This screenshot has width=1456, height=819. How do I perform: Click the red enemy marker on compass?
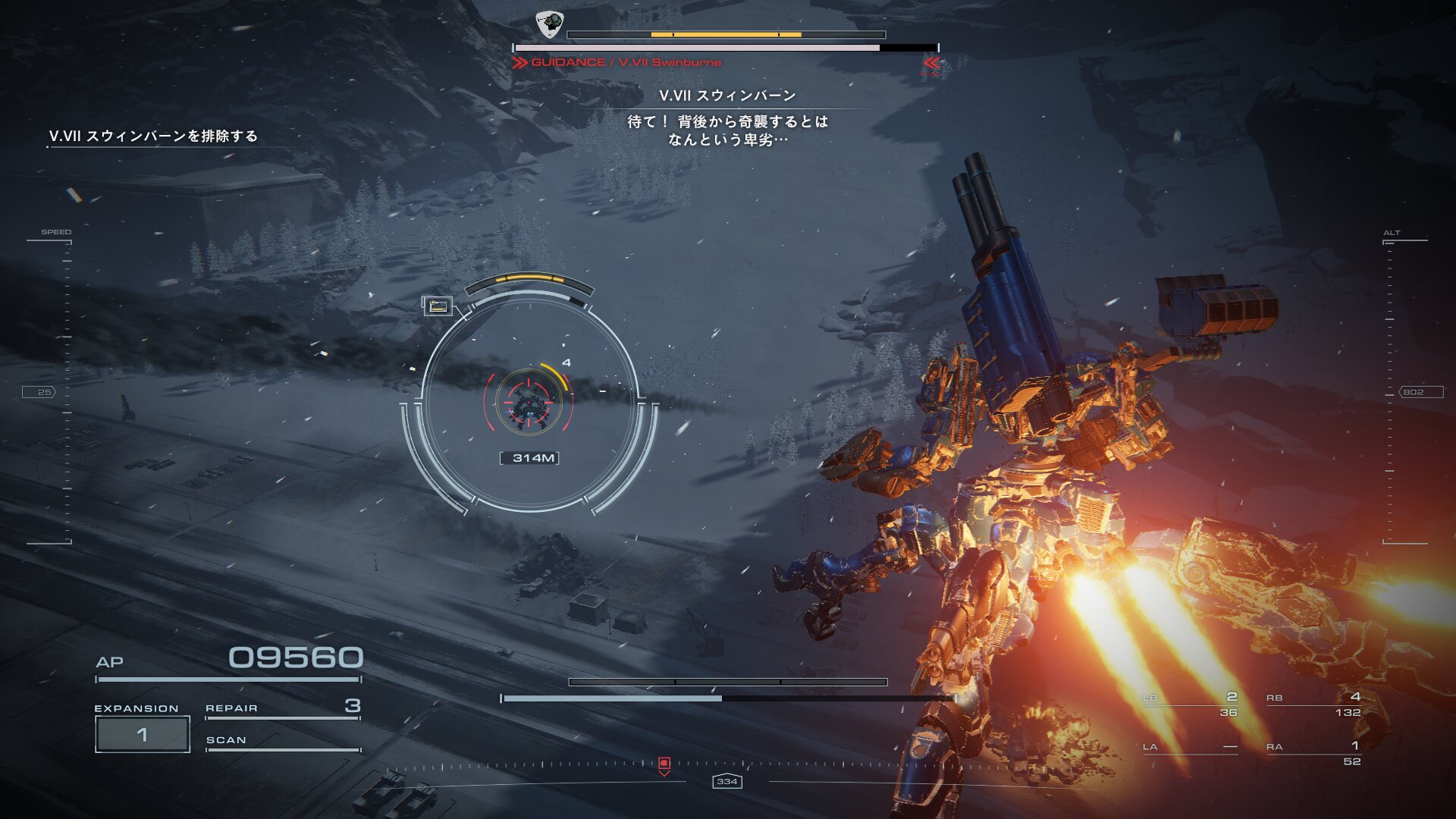664,764
